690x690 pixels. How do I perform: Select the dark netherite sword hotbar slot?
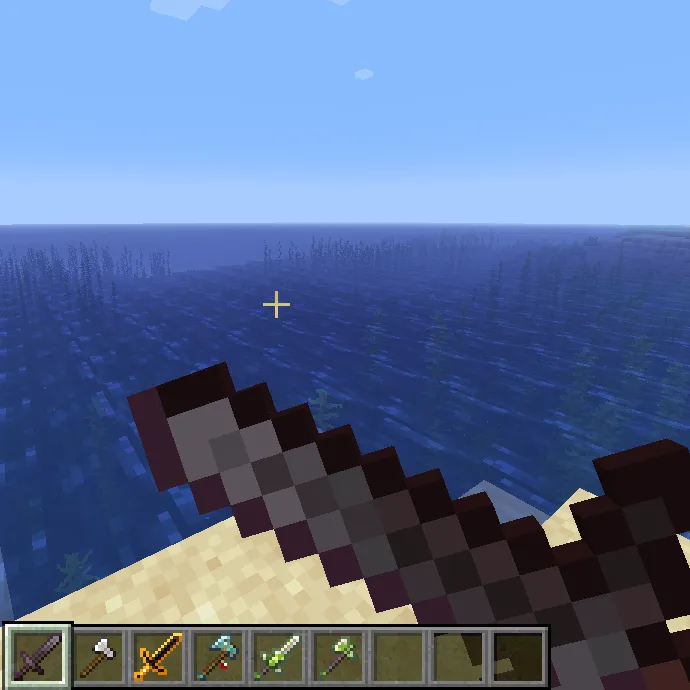tap(38, 657)
